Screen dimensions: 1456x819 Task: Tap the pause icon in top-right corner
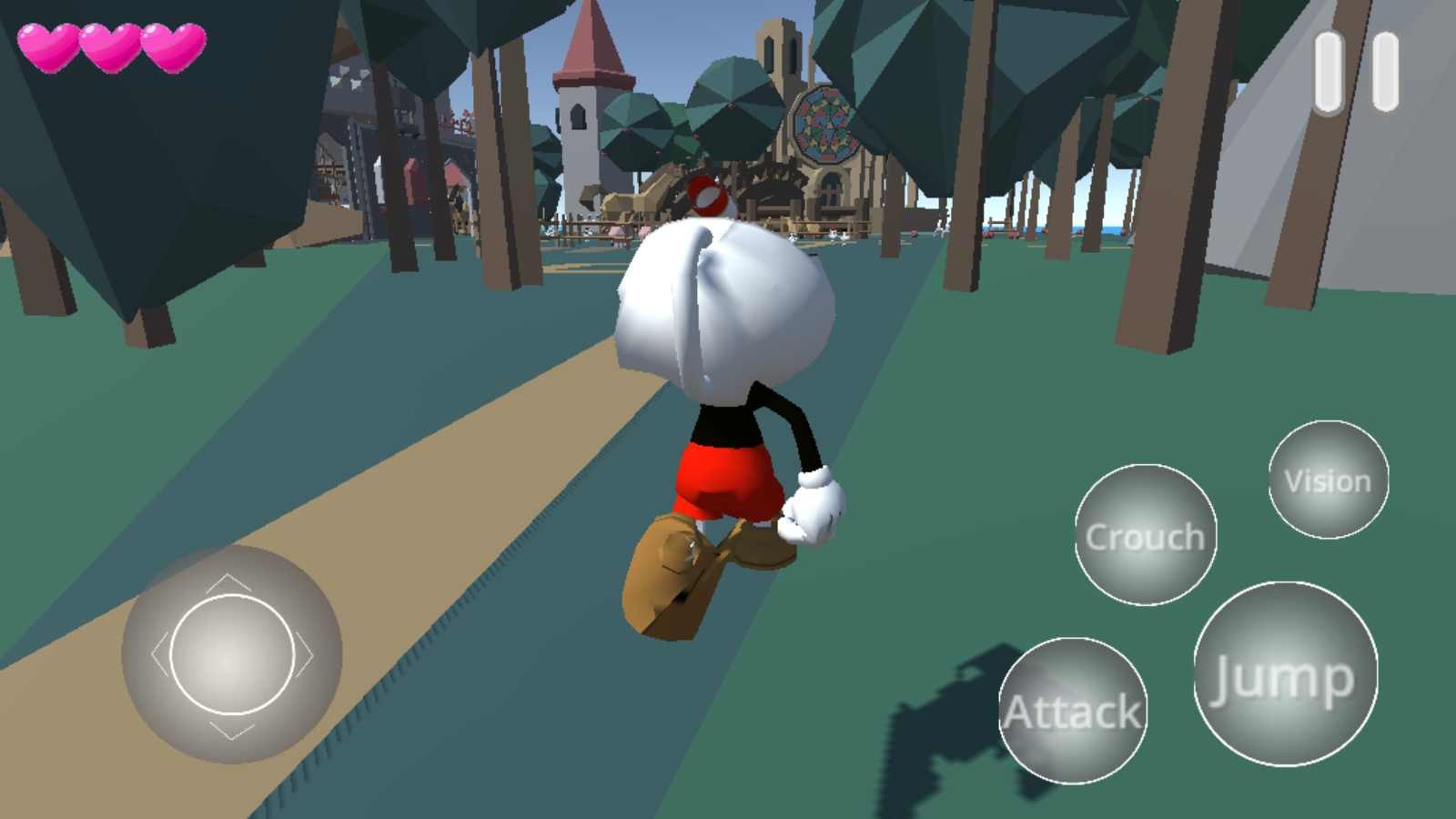click(x=1356, y=73)
